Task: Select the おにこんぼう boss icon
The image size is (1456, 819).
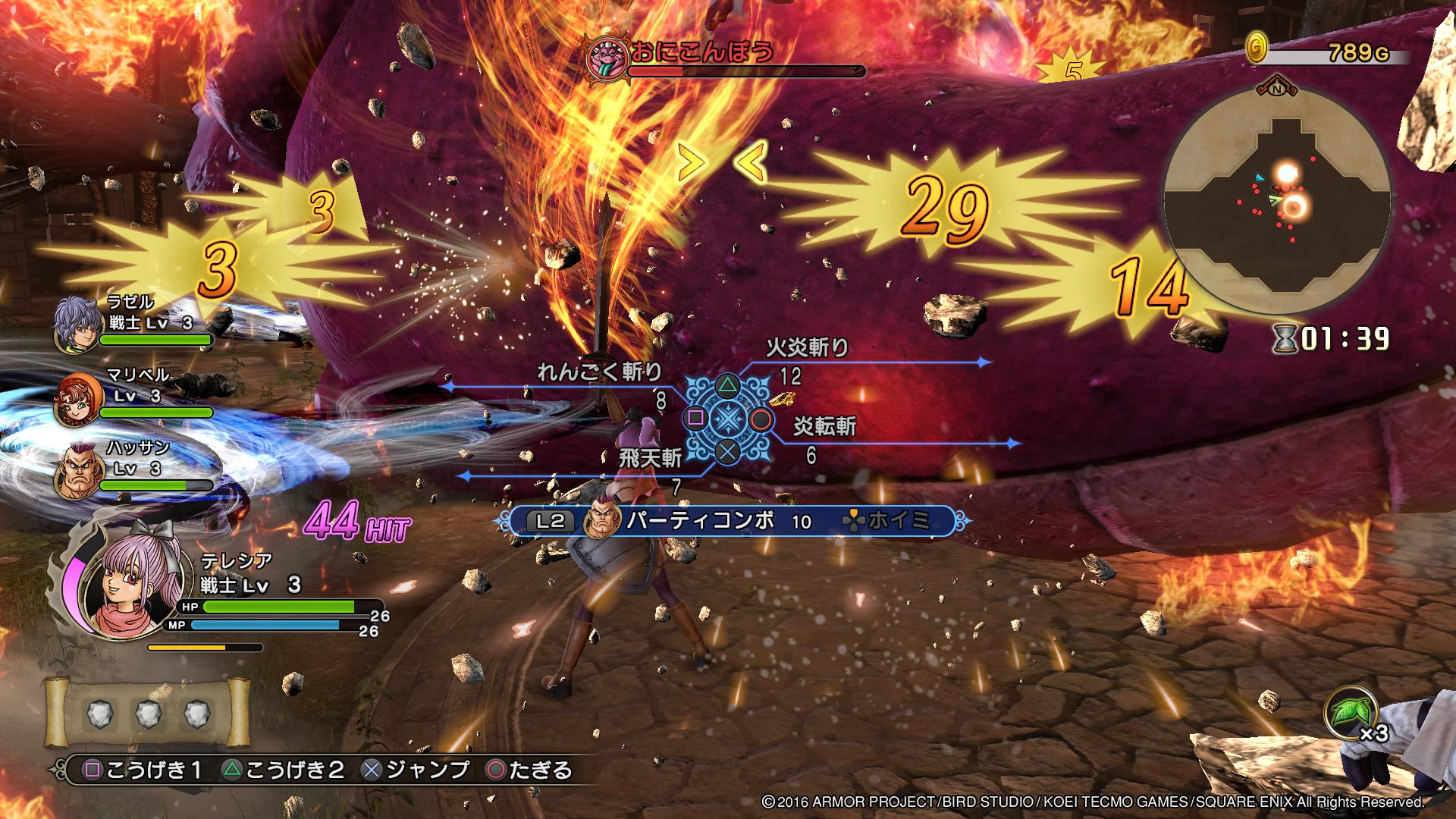Action: (607, 58)
